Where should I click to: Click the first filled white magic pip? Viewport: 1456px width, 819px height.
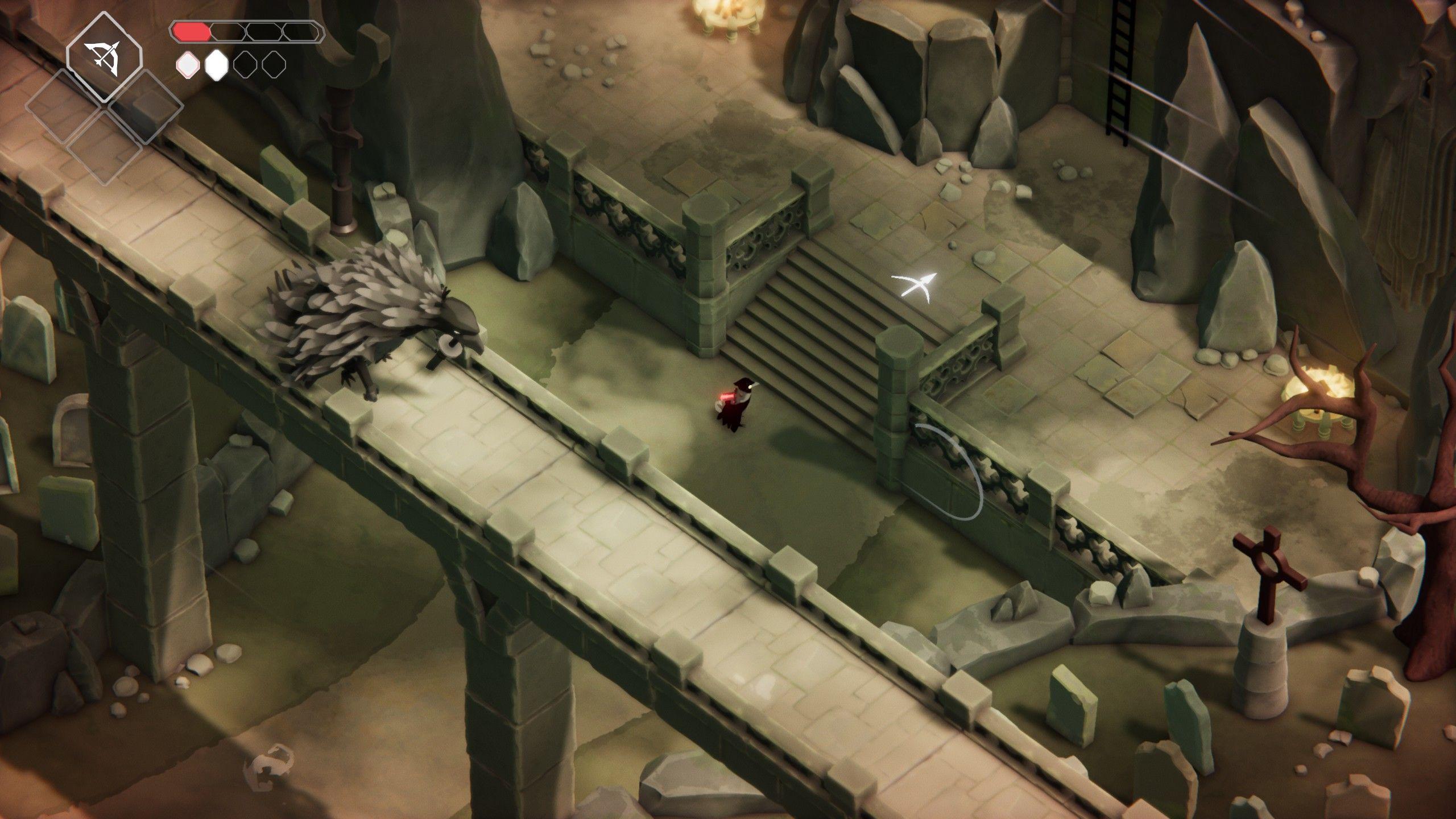click(187, 64)
